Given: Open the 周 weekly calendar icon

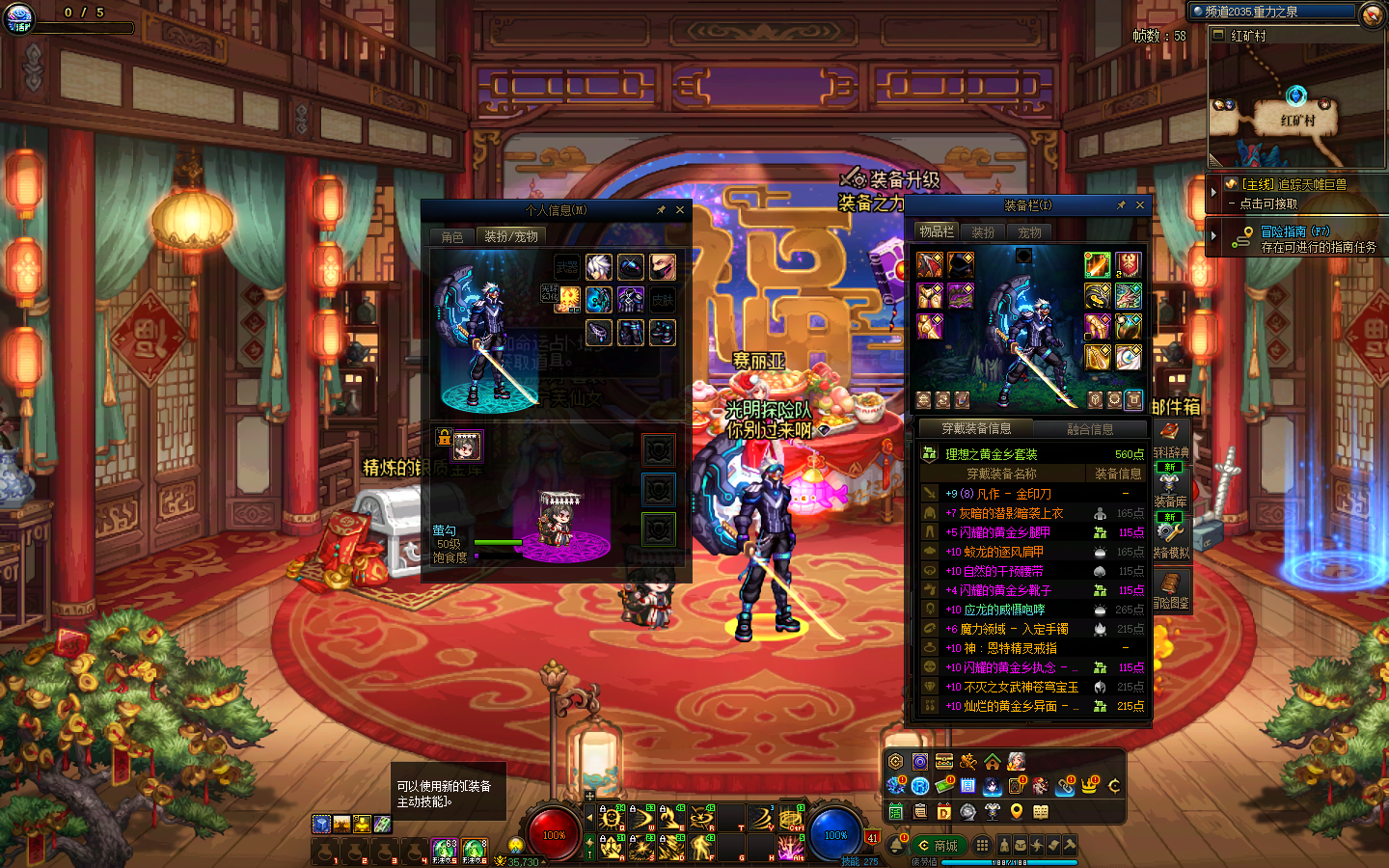Looking at the screenshot, I should click(967, 786).
